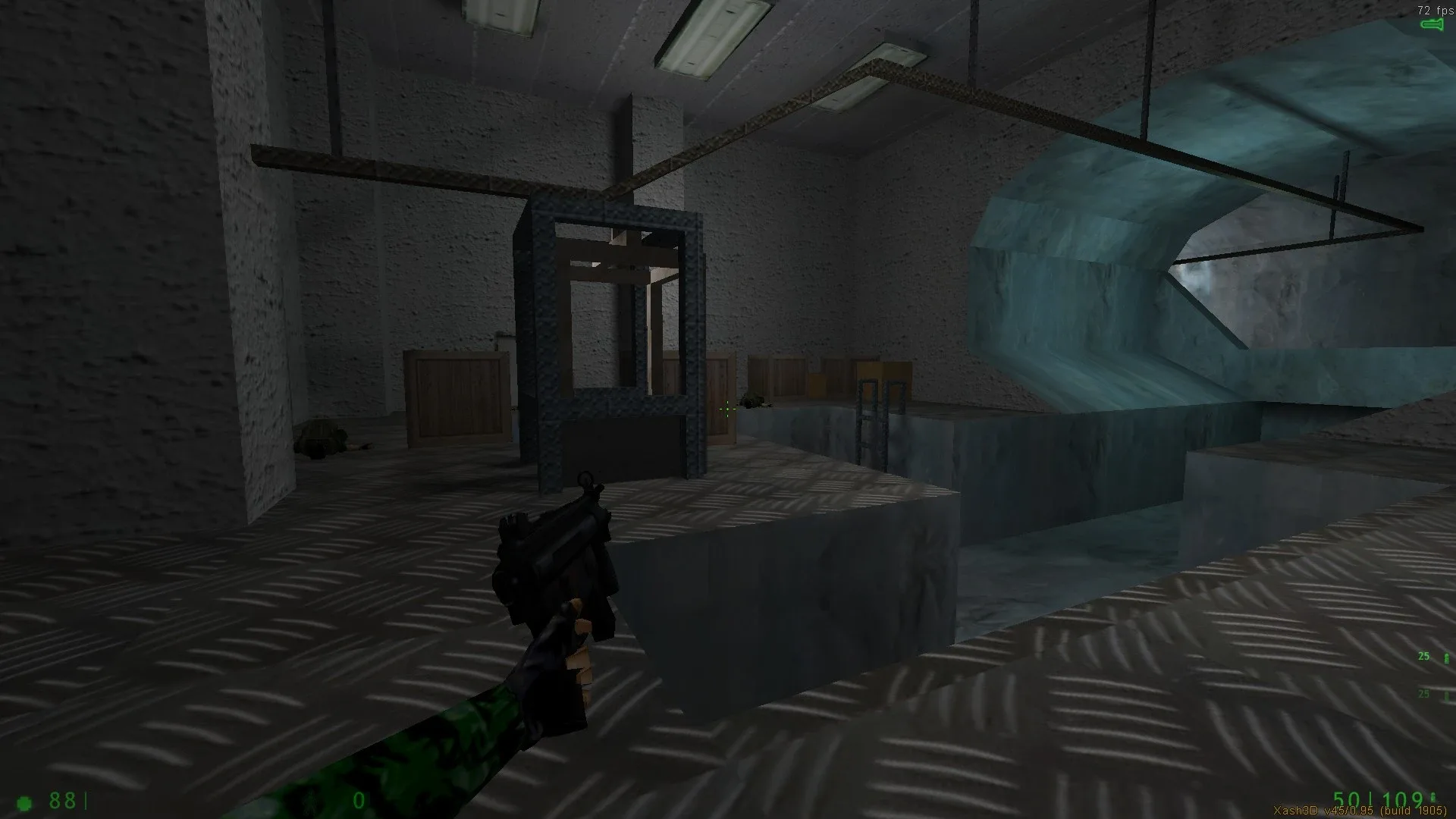This screenshot has width=1456, height=819.
Task: Click the item icon beside the lower 25 counter
Action: coord(1446,695)
